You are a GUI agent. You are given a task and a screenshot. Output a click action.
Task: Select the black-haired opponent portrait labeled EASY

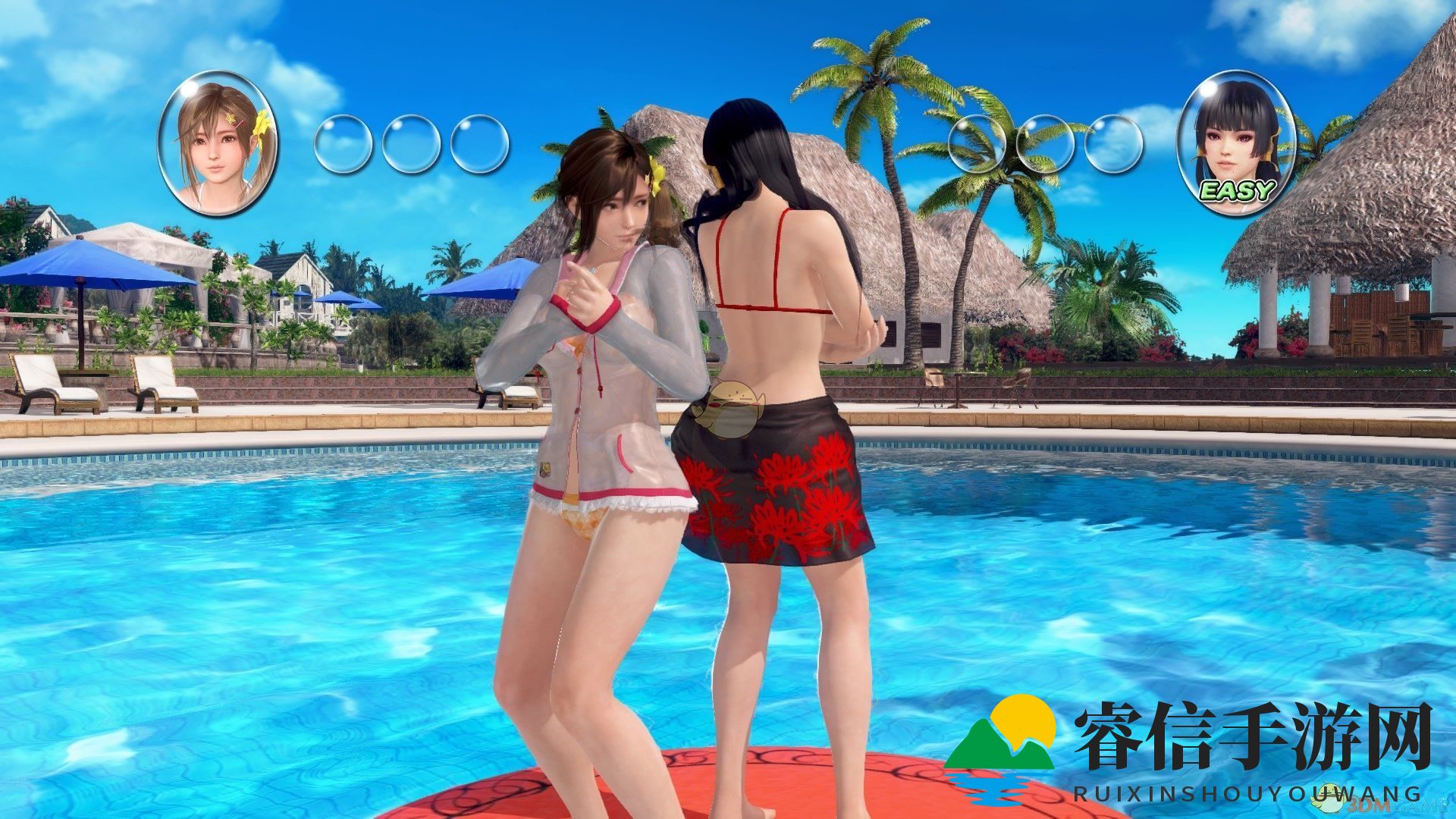click(x=1236, y=144)
